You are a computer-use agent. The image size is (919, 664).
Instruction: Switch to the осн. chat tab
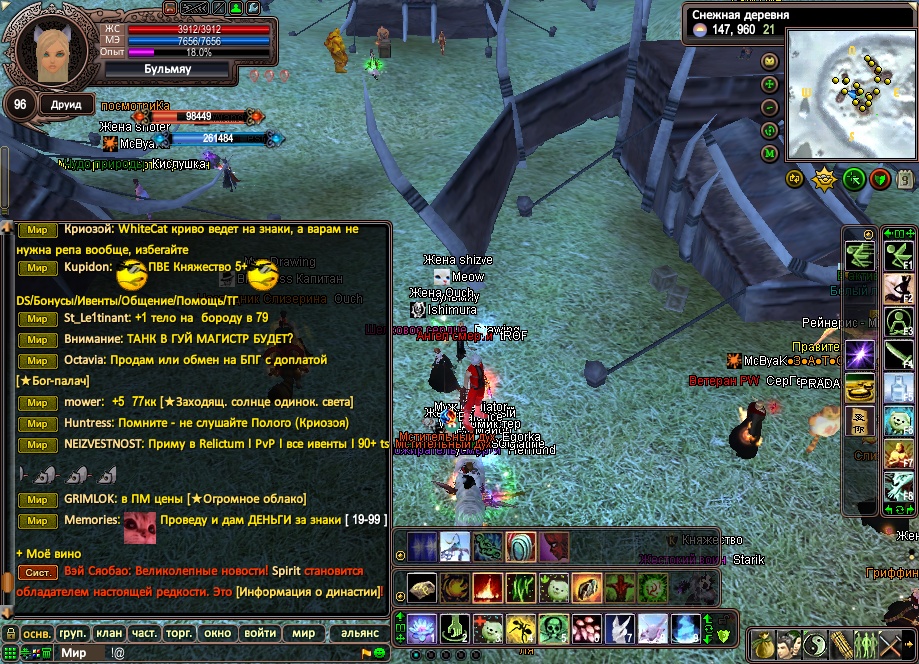(x=37, y=634)
